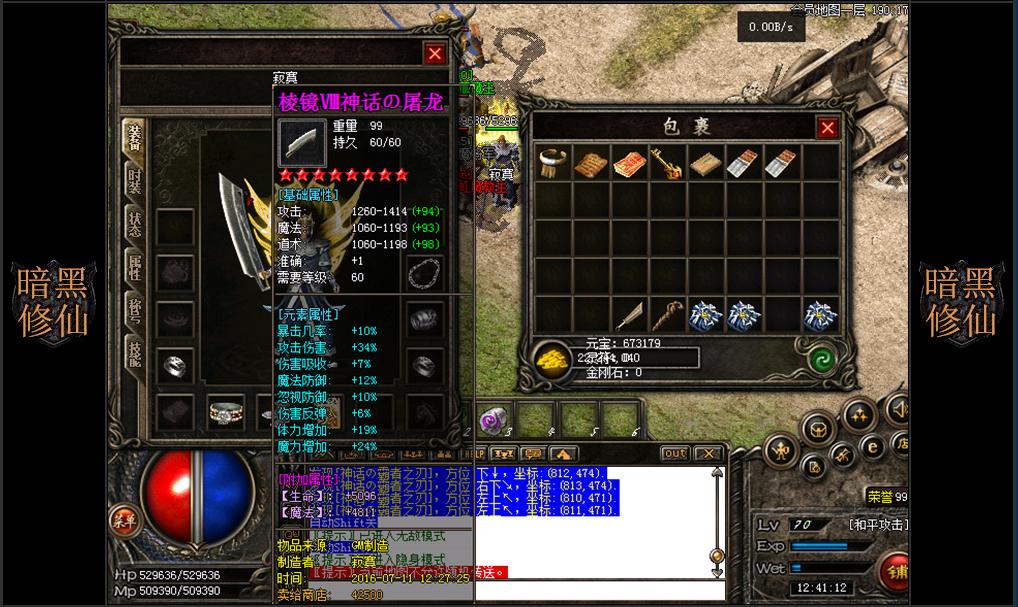Click the green swirl button in bag
Image resolution: width=1018 pixels, height=607 pixels.
(x=821, y=358)
